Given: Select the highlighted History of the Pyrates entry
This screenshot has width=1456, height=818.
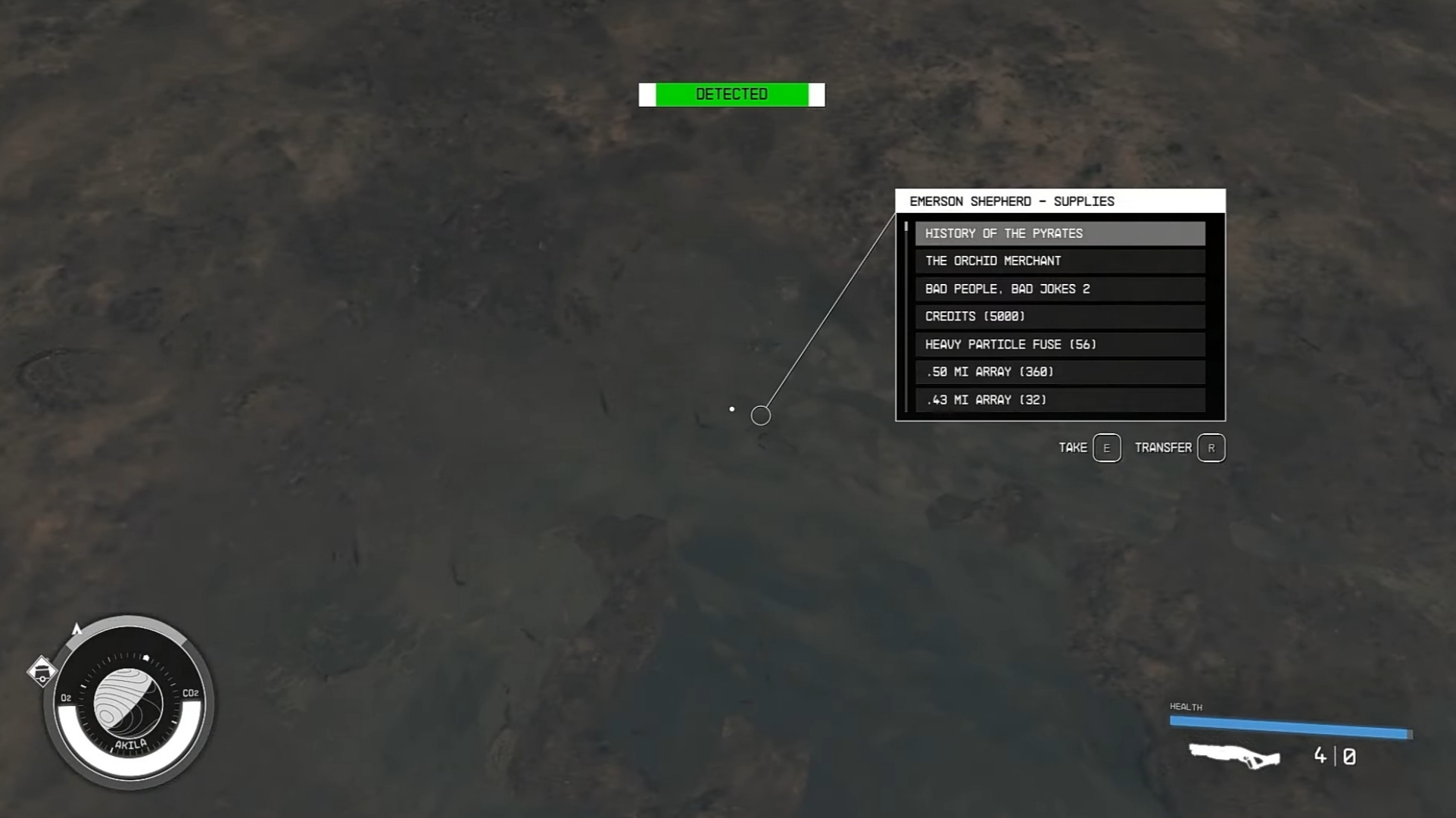Looking at the screenshot, I should (1059, 233).
